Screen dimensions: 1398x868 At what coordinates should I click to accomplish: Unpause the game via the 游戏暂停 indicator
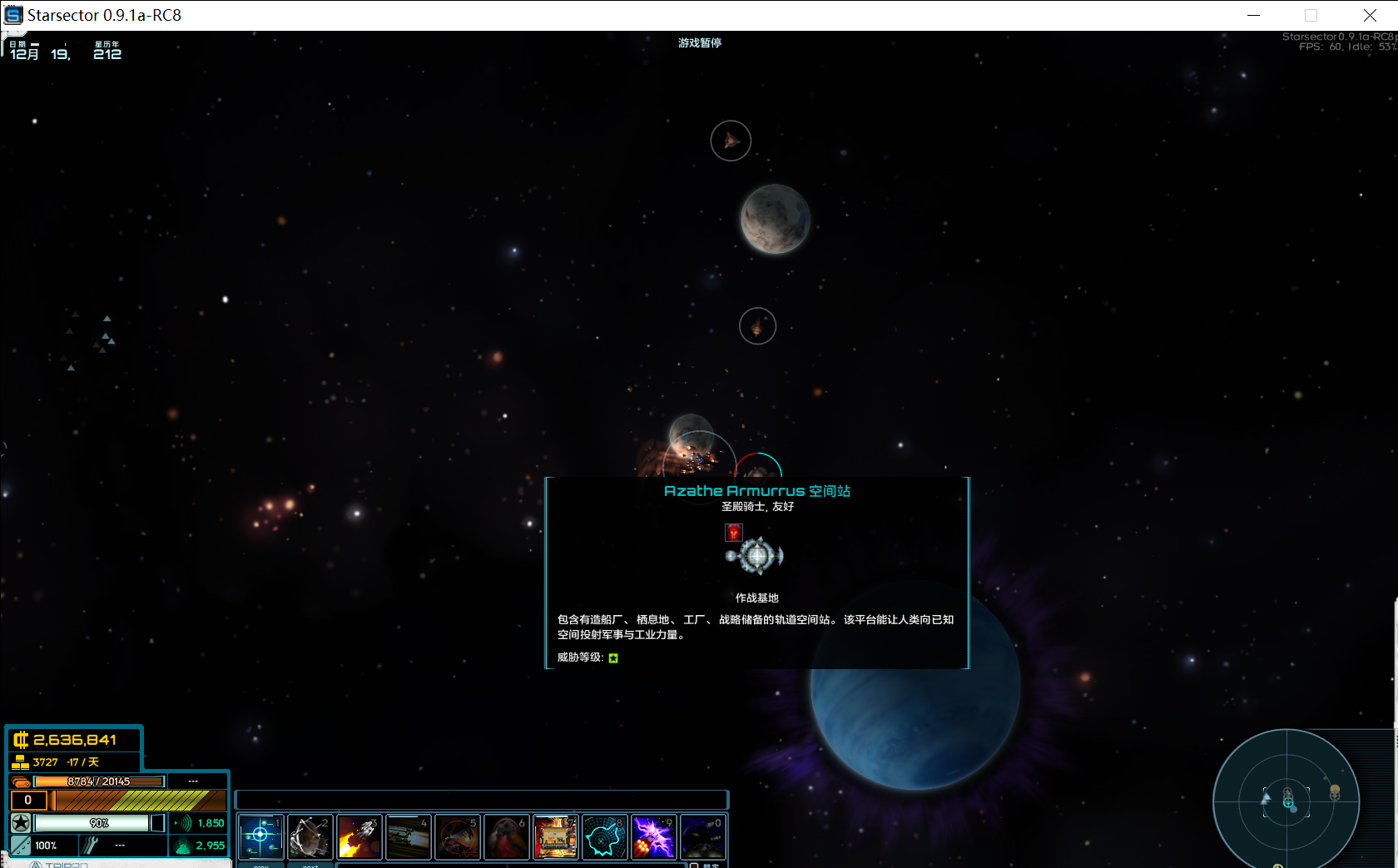pyautogui.click(x=700, y=42)
